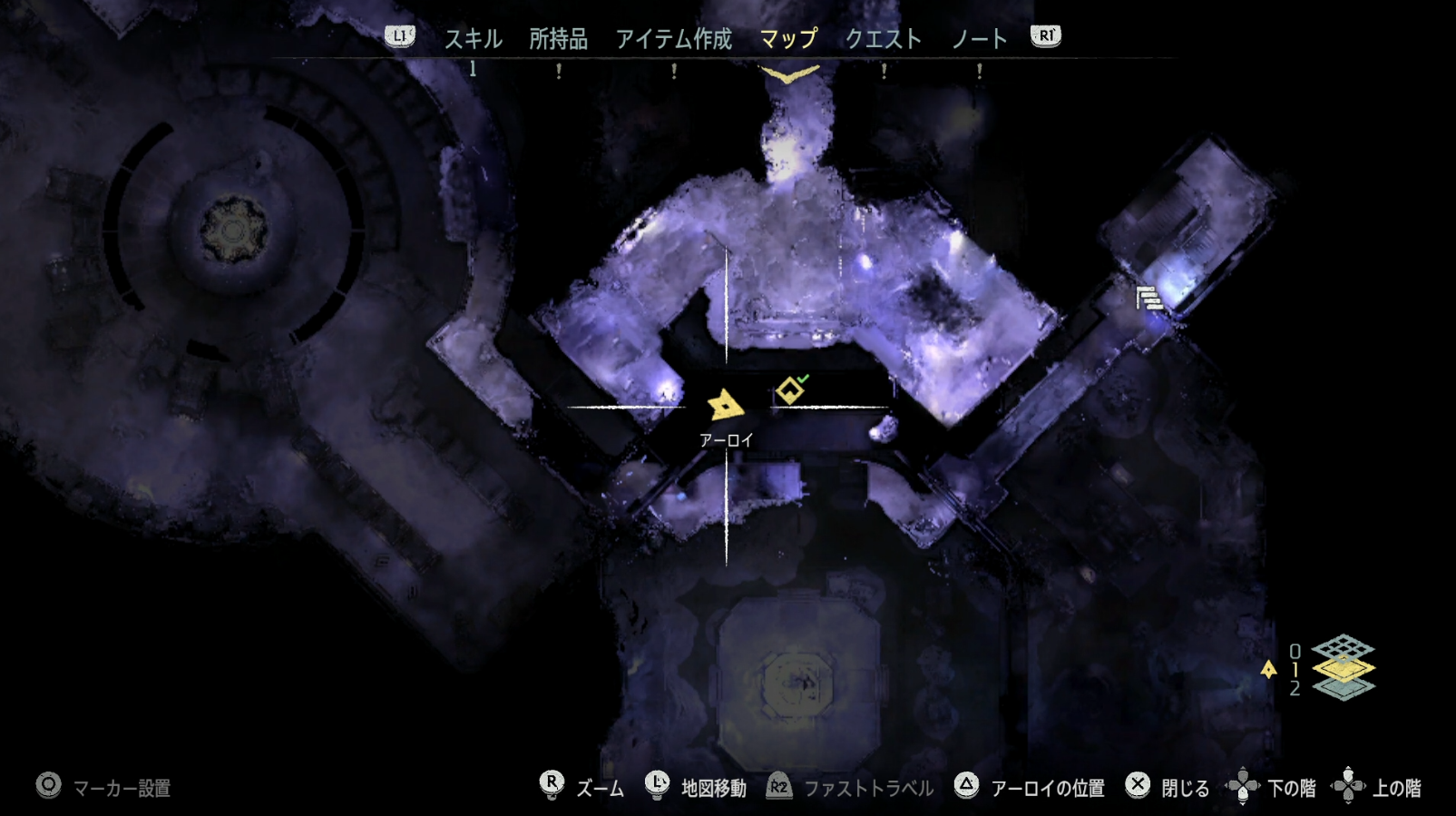
Task: Click the L1 shoulder button icon beside スキル
Action: 399,38
